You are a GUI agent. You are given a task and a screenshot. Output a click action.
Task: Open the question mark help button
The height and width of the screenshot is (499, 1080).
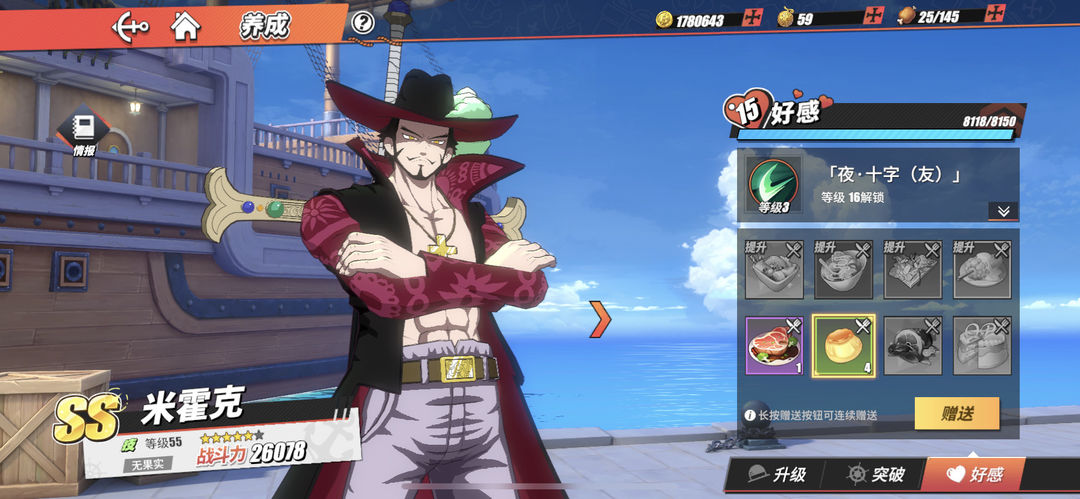363,22
